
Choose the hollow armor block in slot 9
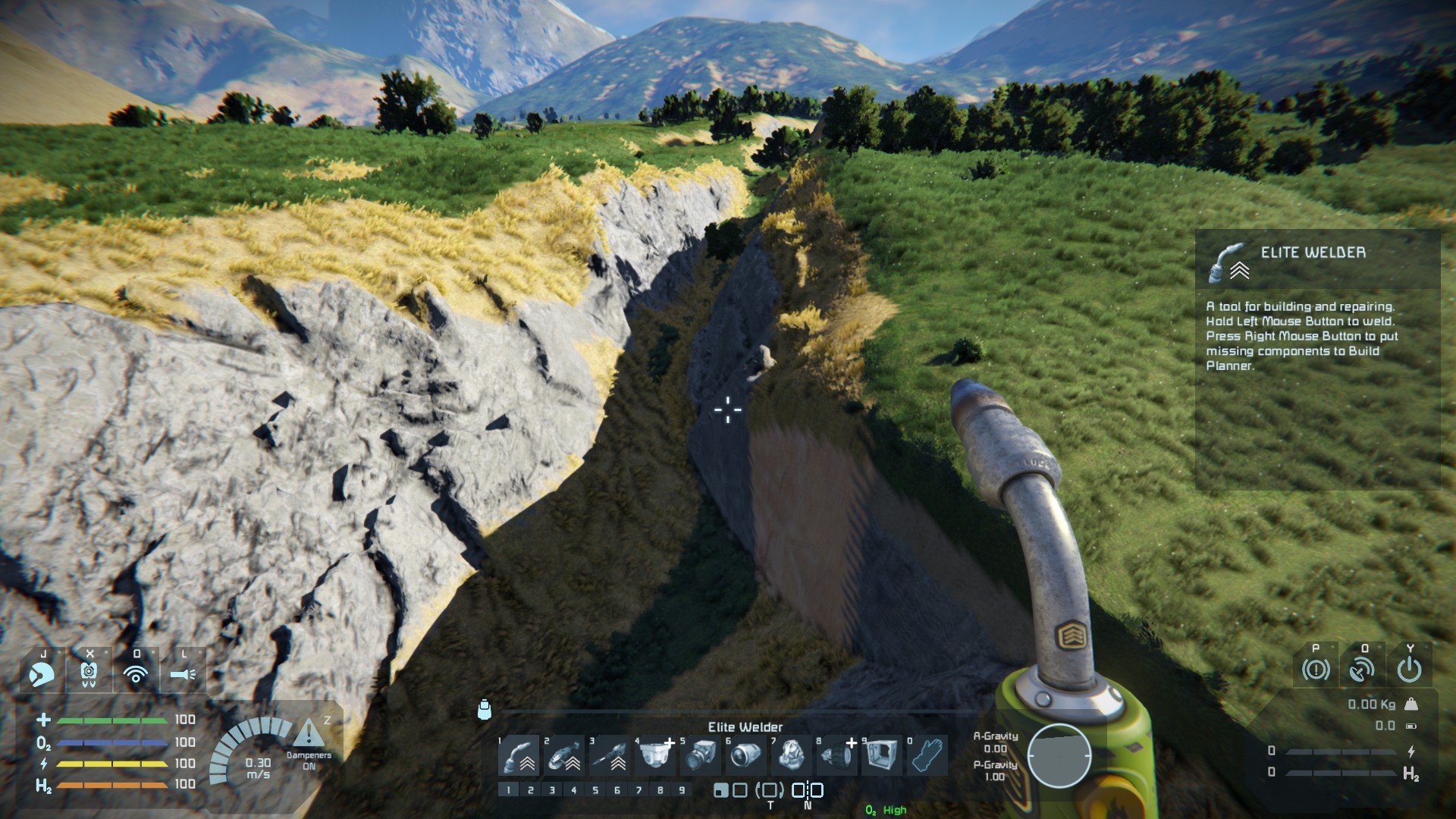pos(881,755)
